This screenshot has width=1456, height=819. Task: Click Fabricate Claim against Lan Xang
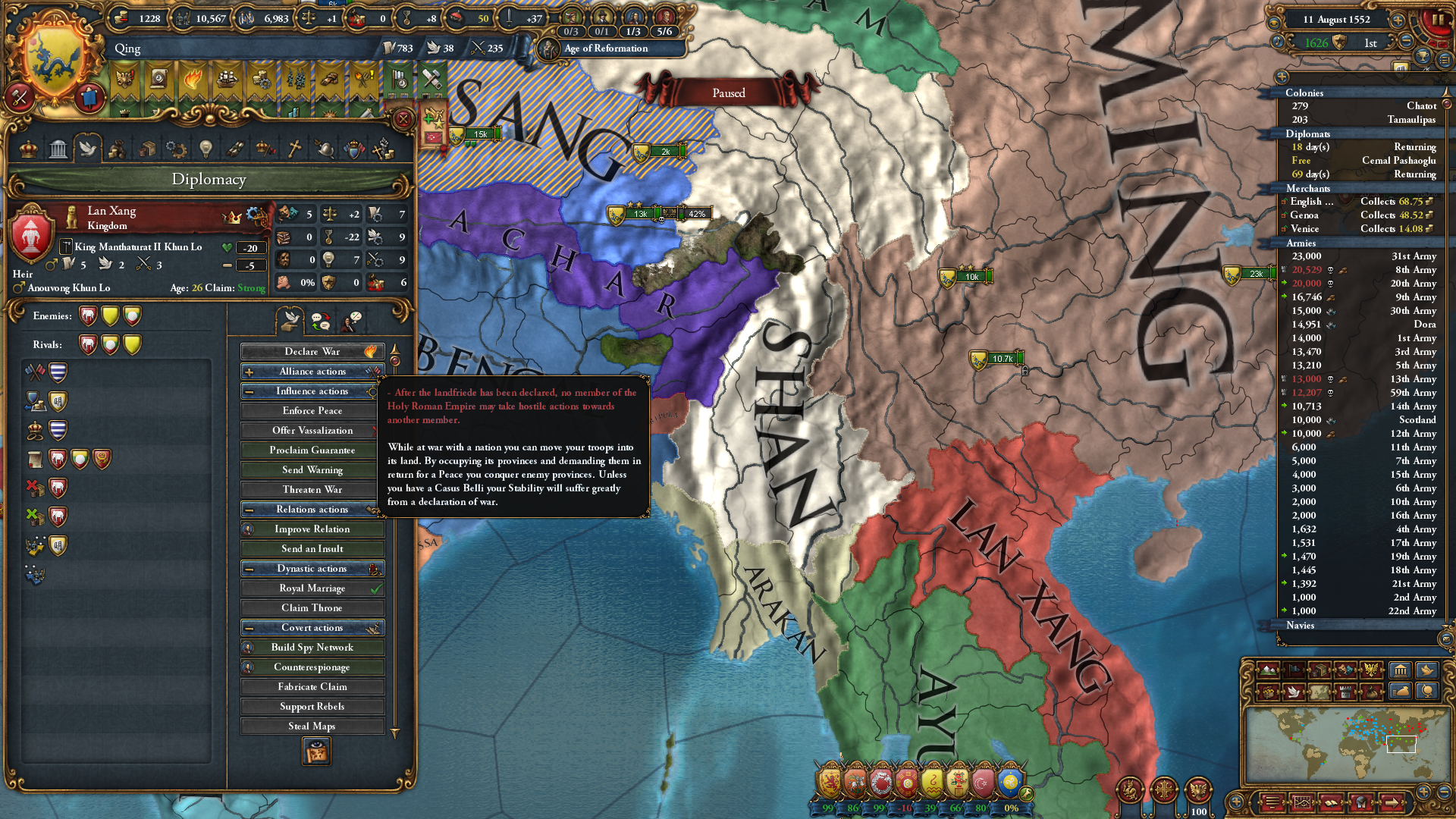(311, 686)
